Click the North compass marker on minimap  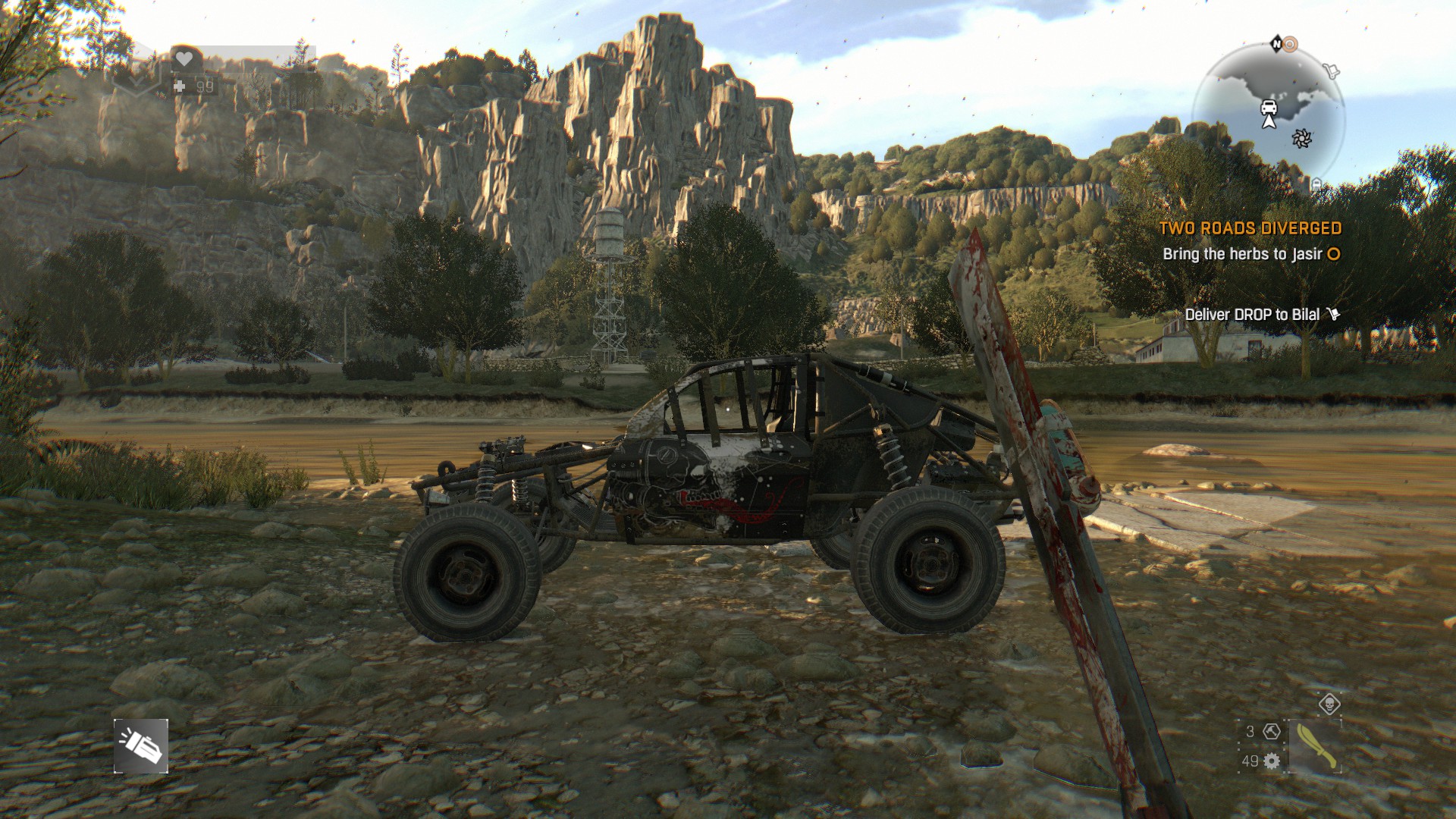coord(1277,44)
